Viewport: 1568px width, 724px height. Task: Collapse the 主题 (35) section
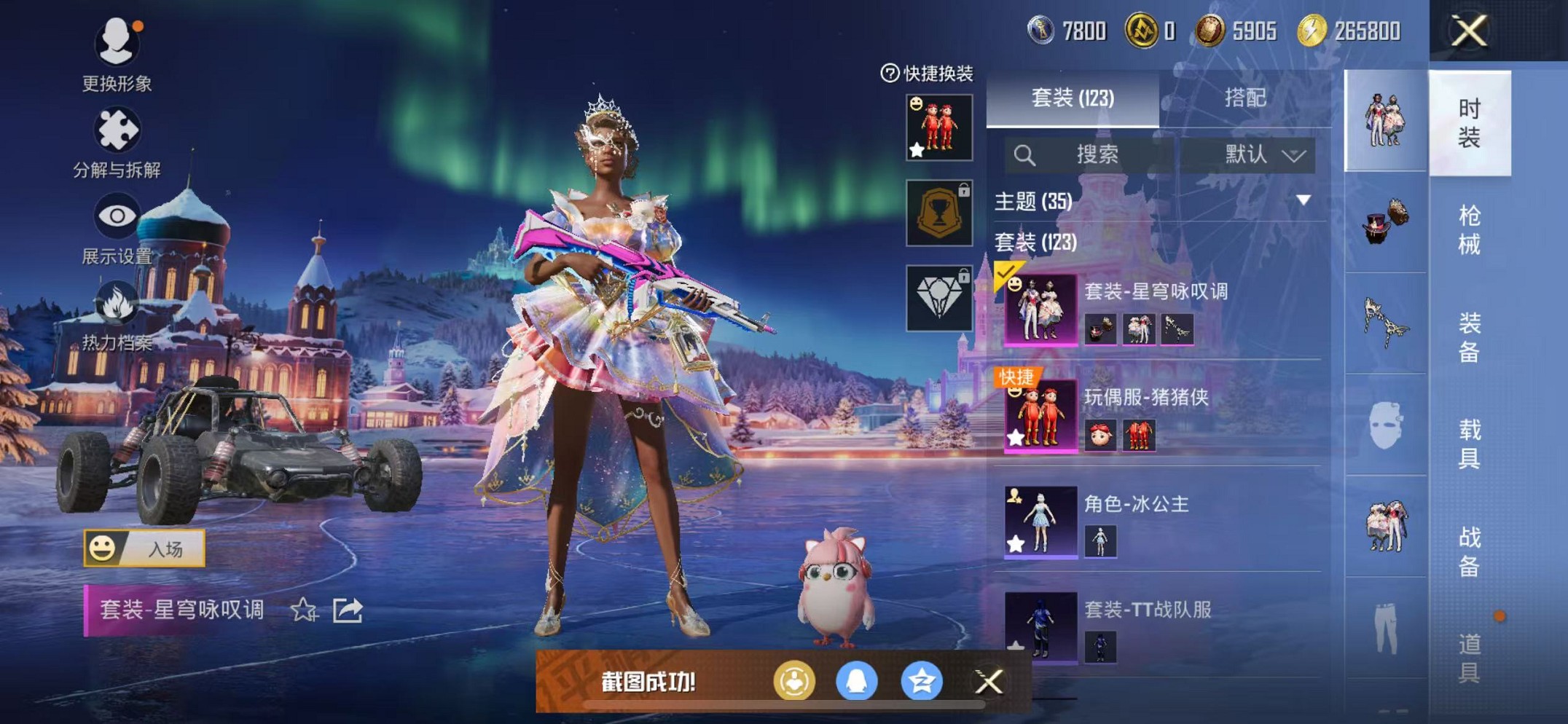pyautogui.click(x=1304, y=200)
